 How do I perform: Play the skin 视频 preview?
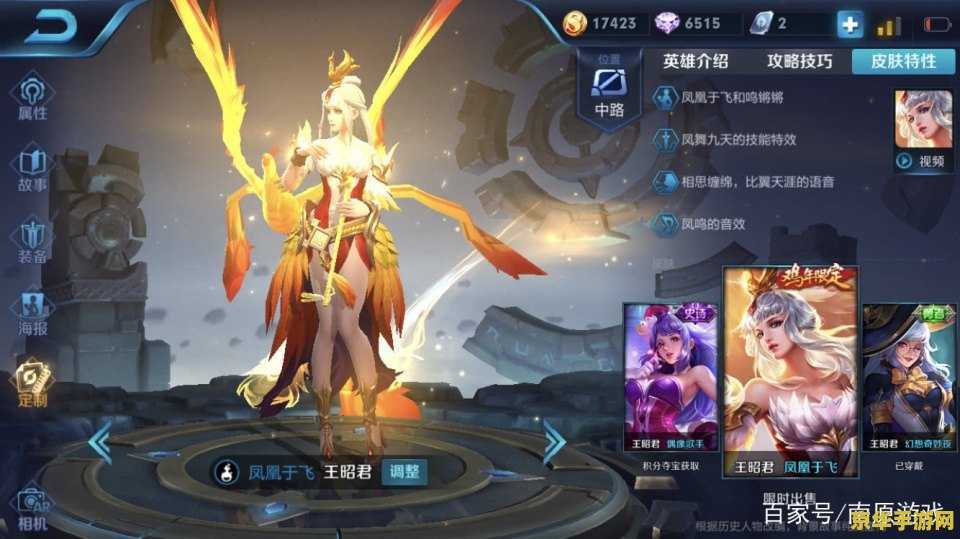922,160
